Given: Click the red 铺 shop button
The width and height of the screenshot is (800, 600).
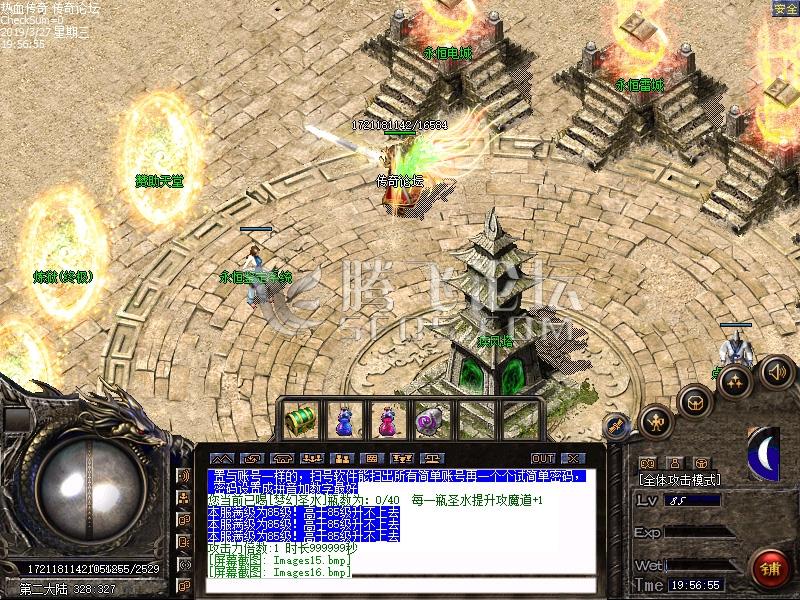Looking at the screenshot, I should 770,566.
